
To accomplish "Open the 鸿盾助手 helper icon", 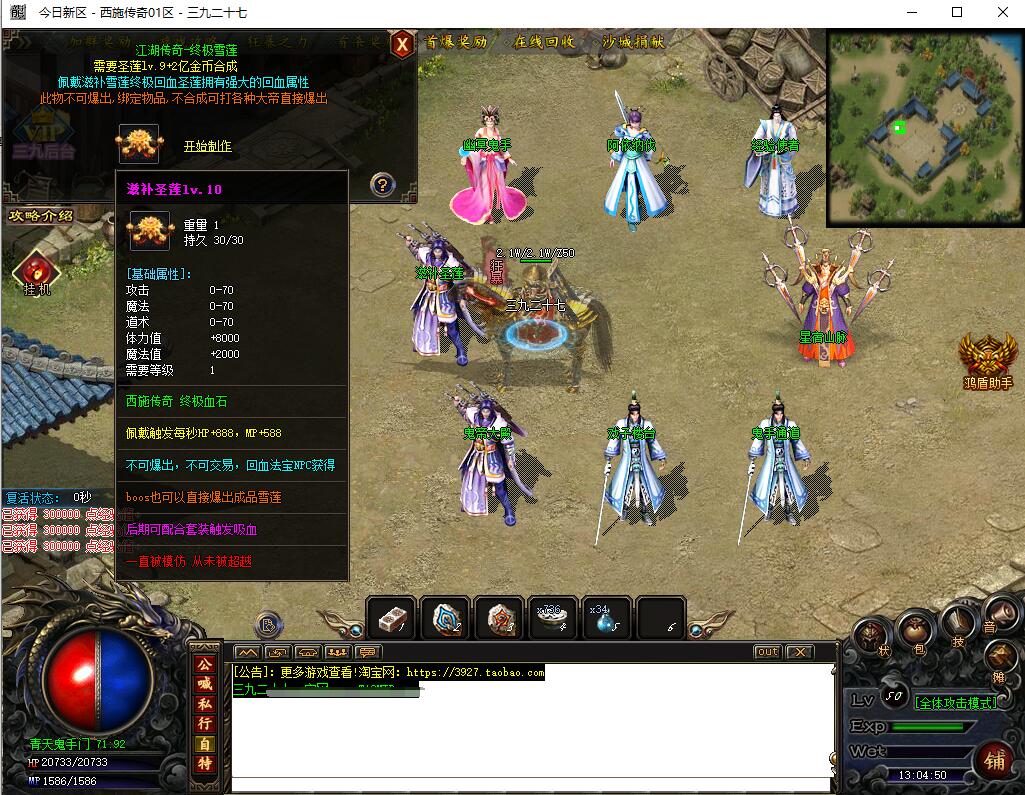I will [x=988, y=360].
